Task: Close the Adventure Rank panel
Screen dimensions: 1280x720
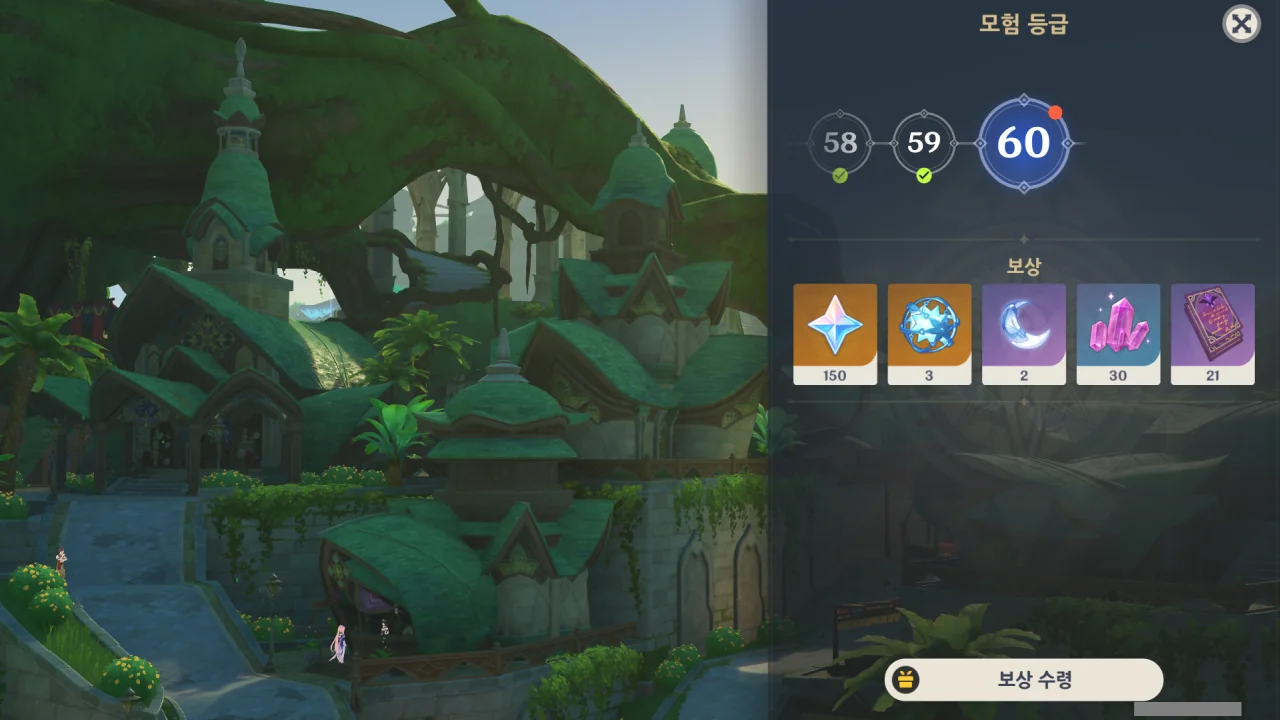Action: (x=1241, y=24)
